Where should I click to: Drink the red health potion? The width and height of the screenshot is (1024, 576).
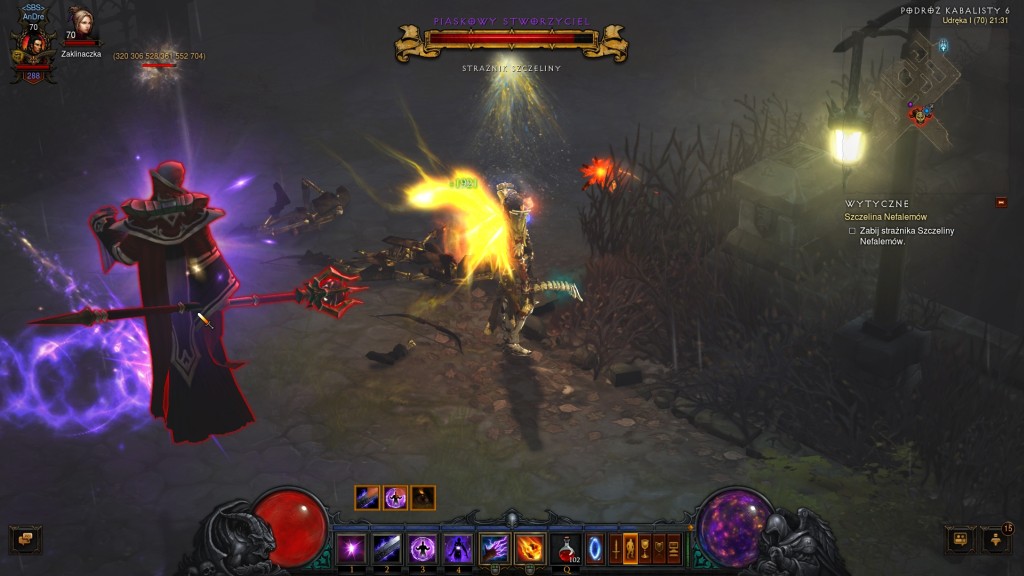tap(567, 548)
